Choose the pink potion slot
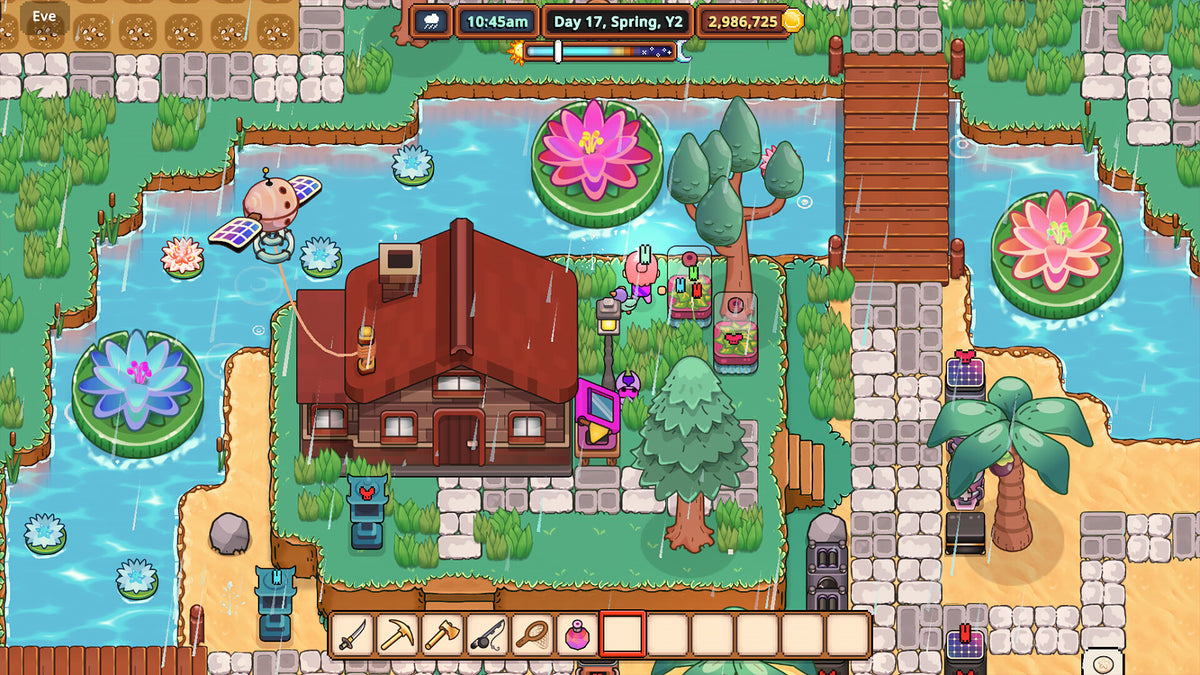Viewport: 1200px width, 675px height. pos(577,634)
